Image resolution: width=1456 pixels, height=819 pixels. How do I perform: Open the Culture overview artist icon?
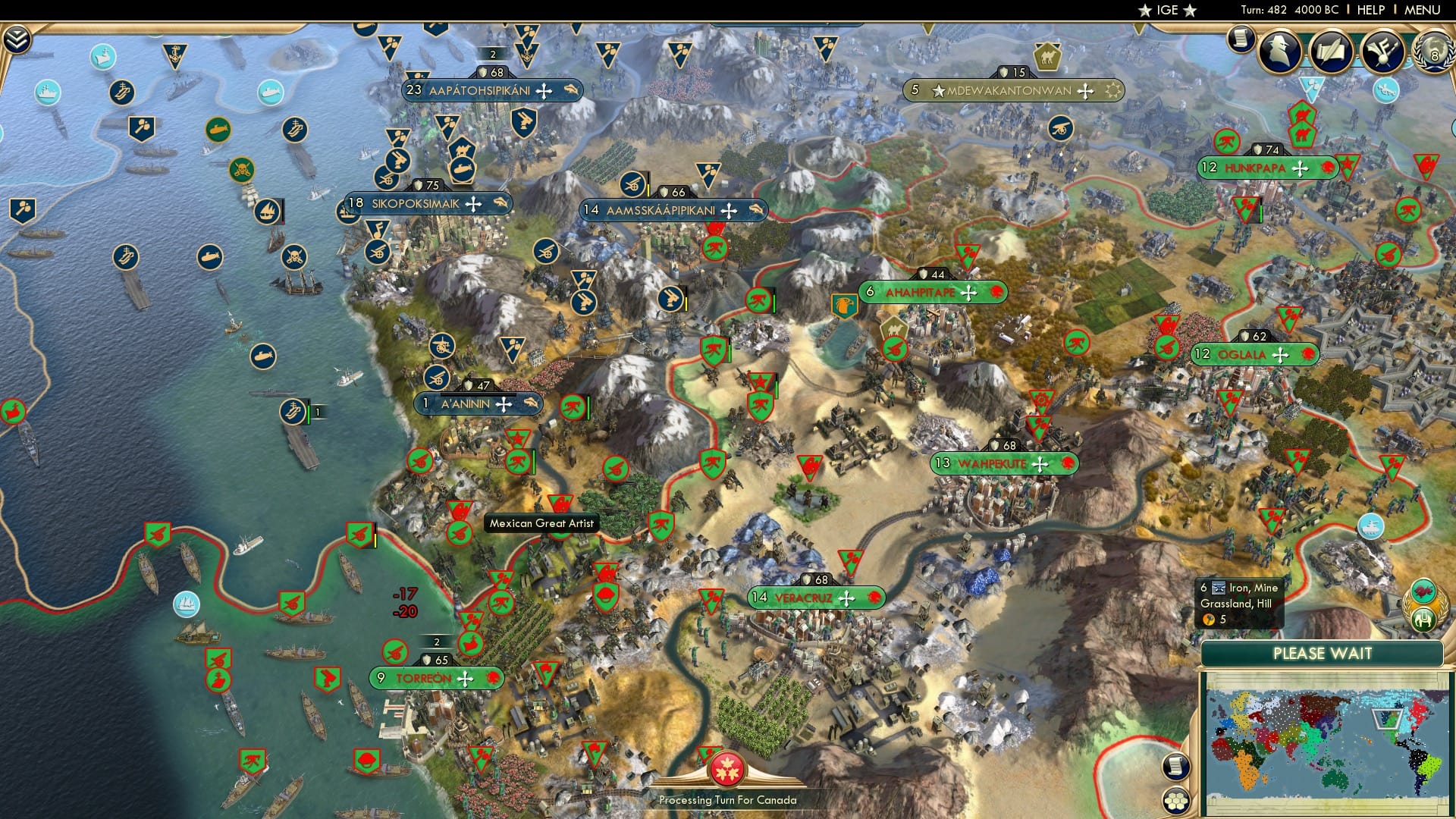(x=1385, y=53)
